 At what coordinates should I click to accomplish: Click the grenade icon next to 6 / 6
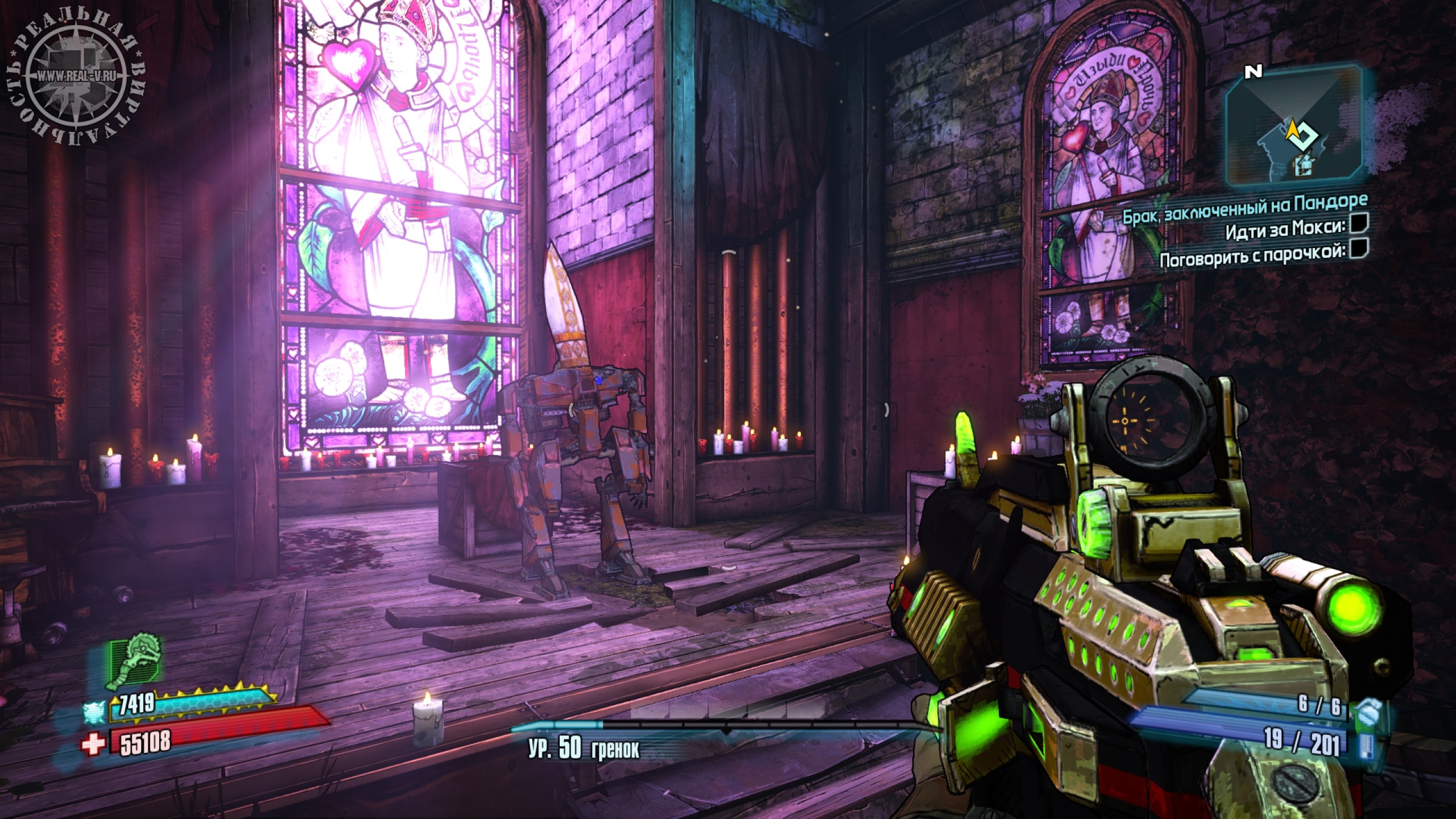[x=1367, y=710]
